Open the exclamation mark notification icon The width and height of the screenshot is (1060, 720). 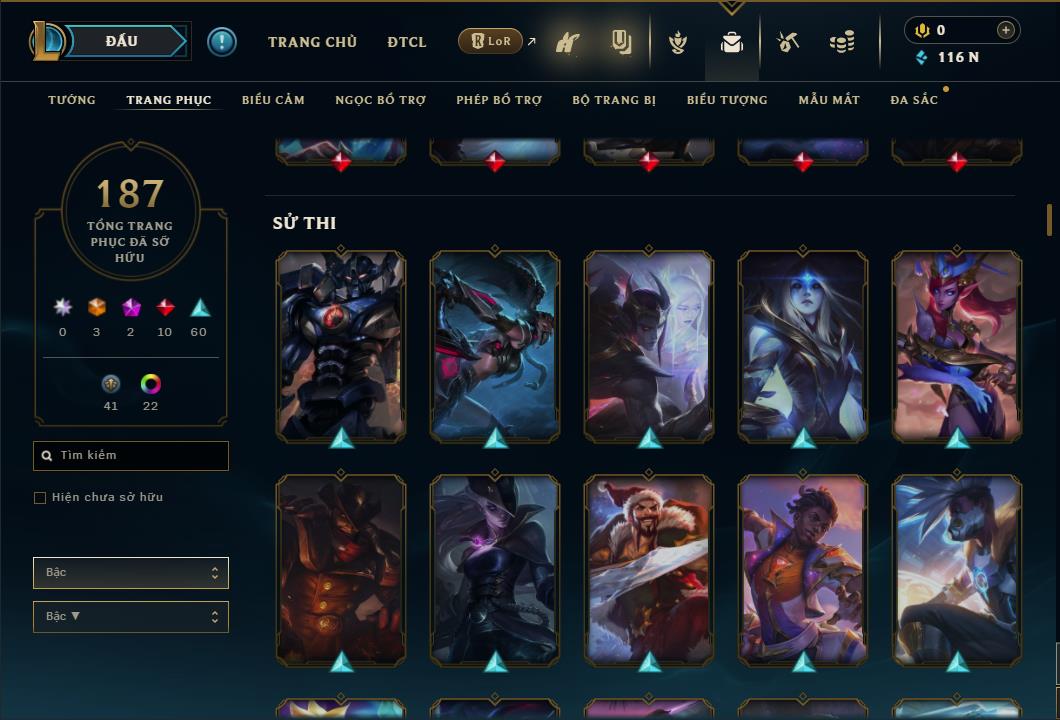[x=221, y=42]
